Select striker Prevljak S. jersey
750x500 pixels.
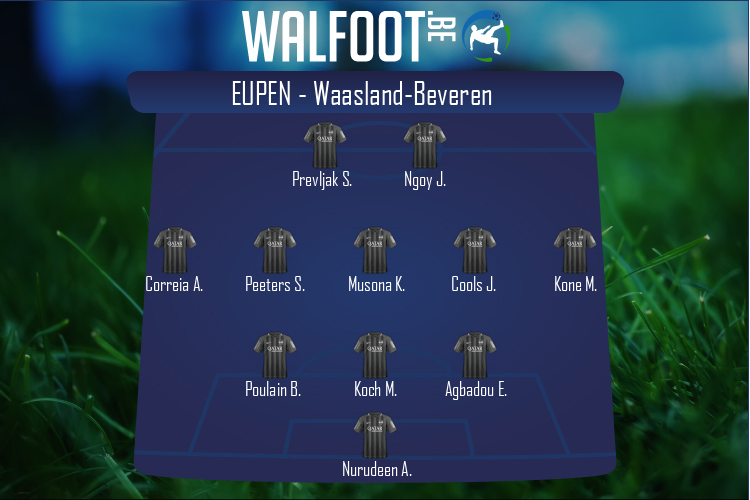(324, 146)
